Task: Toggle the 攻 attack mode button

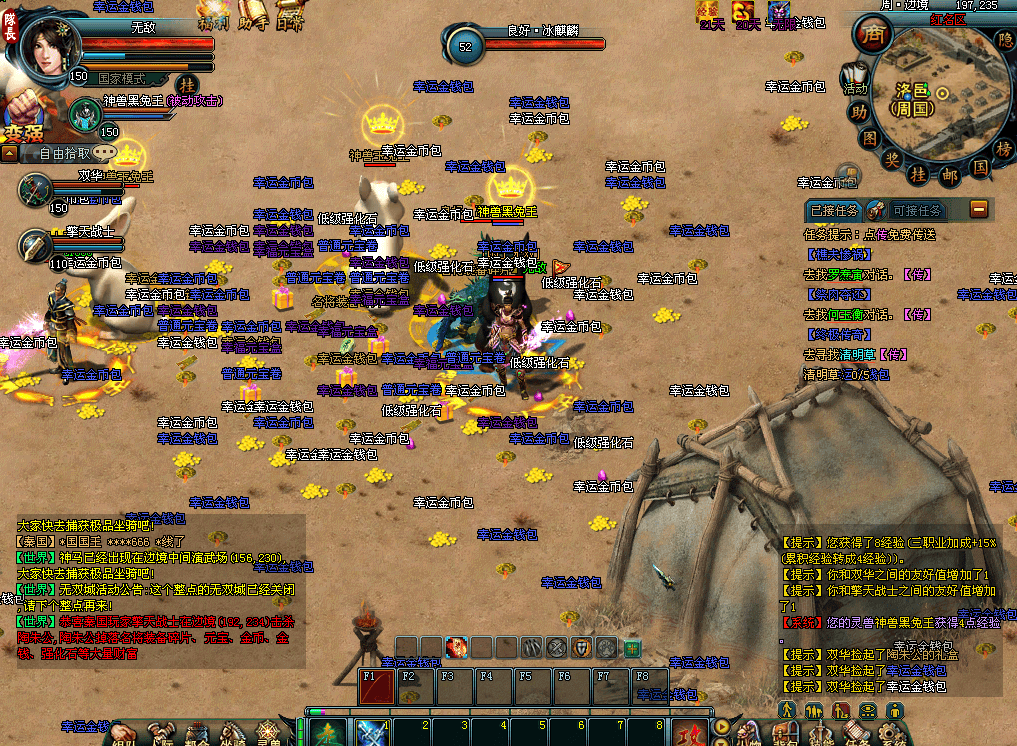Action: (x=688, y=732)
